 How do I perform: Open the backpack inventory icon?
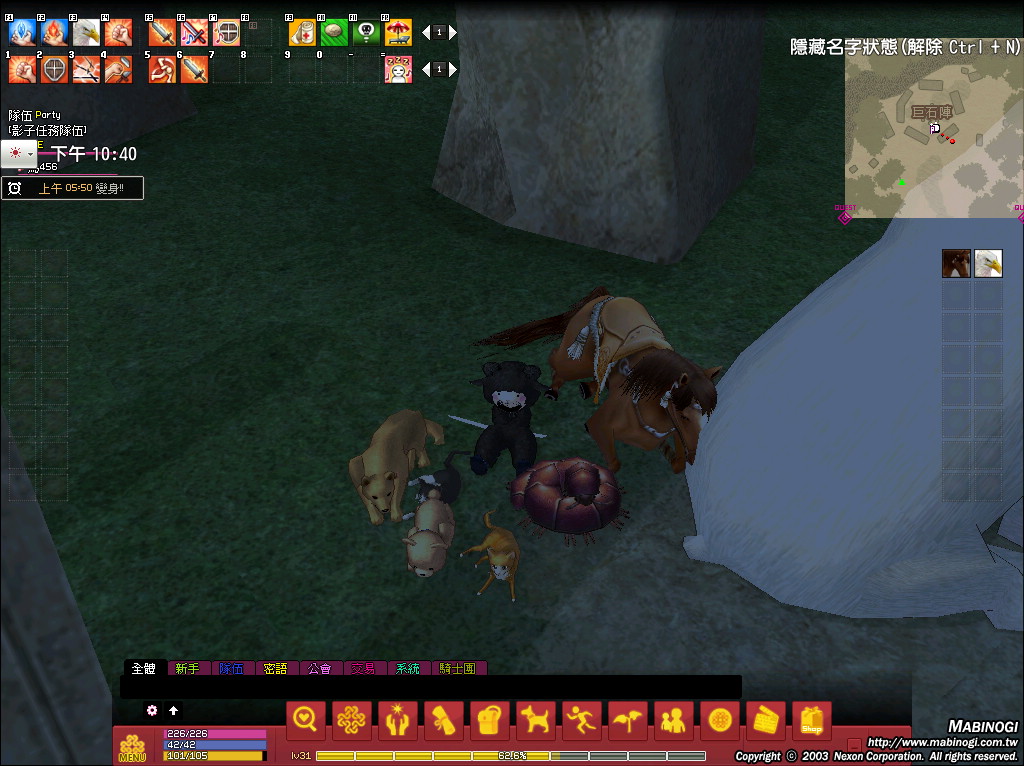pos(490,720)
